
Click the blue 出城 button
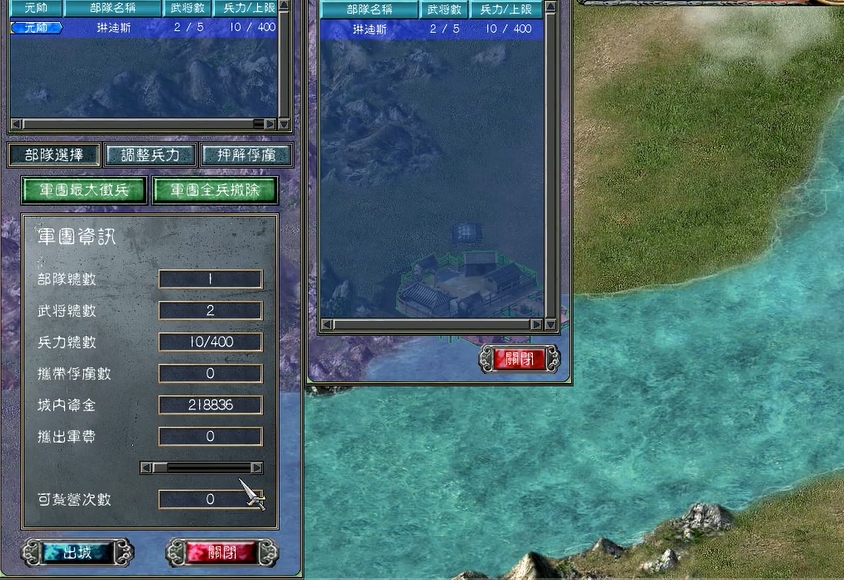(x=77, y=552)
